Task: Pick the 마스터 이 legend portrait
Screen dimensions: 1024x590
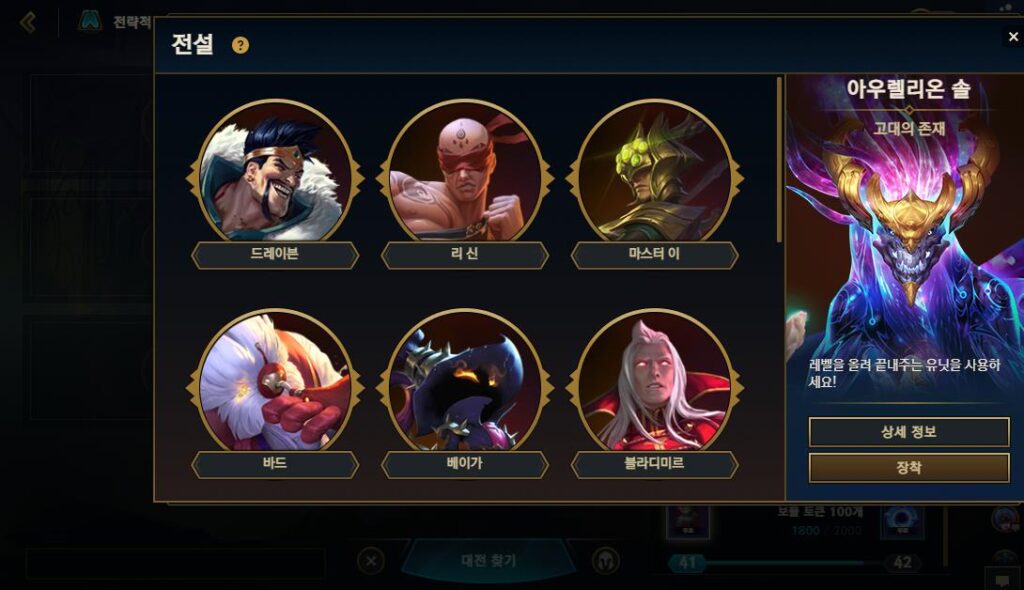Action: point(655,175)
